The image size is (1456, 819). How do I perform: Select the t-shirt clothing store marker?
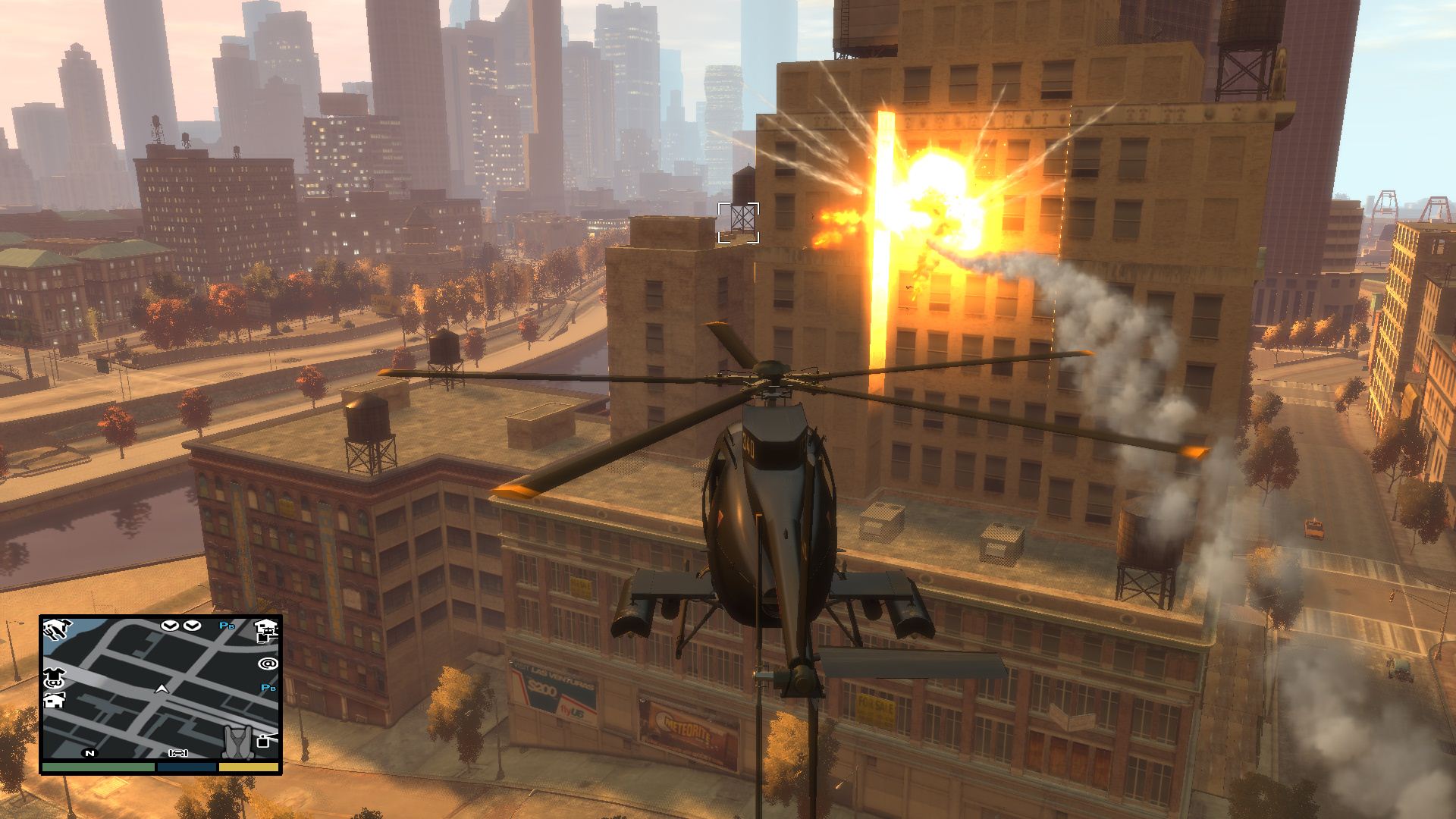click(x=55, y=673)
